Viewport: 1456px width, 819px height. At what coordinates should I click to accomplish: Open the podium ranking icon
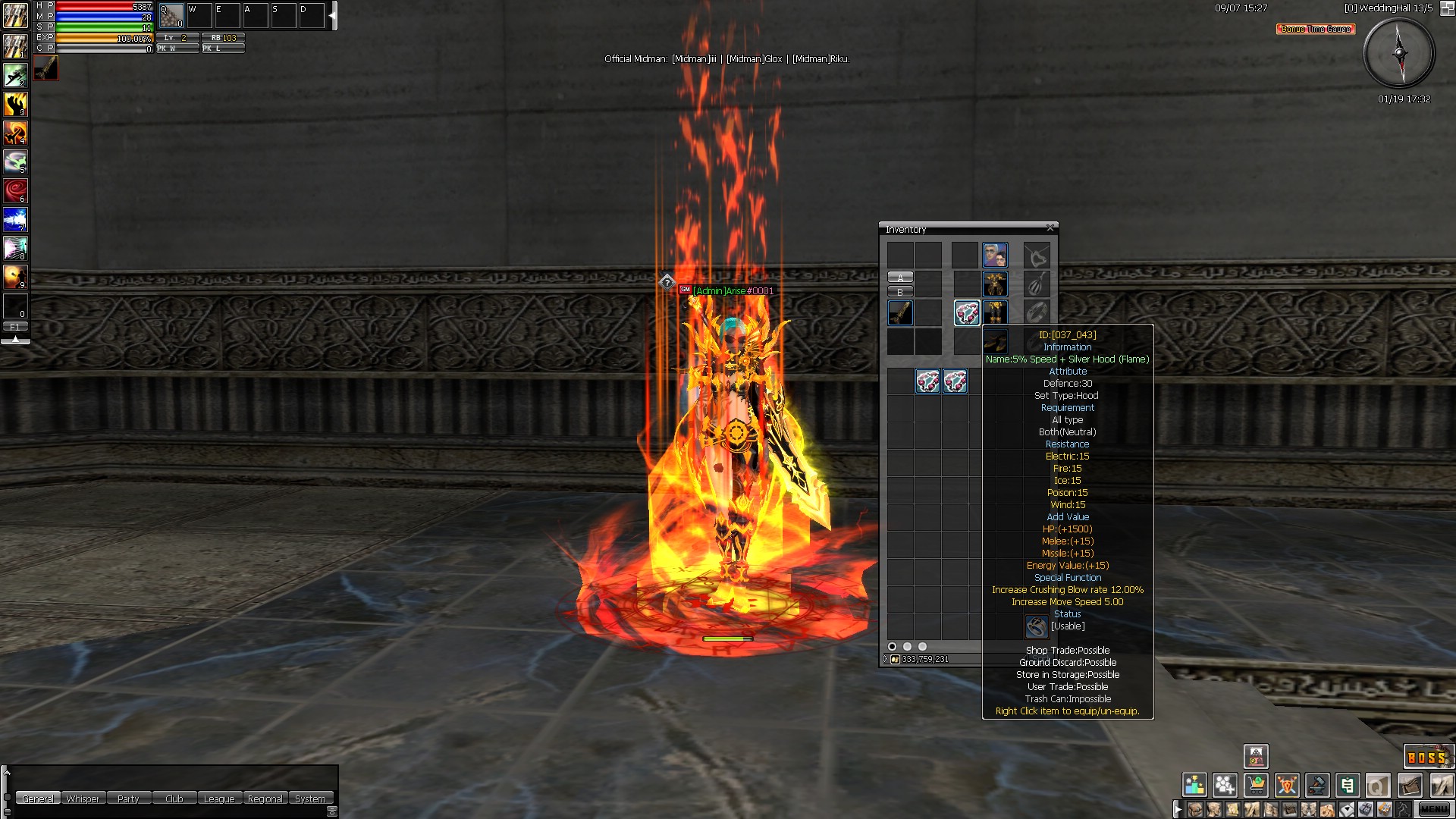[x=1194, y=785]
